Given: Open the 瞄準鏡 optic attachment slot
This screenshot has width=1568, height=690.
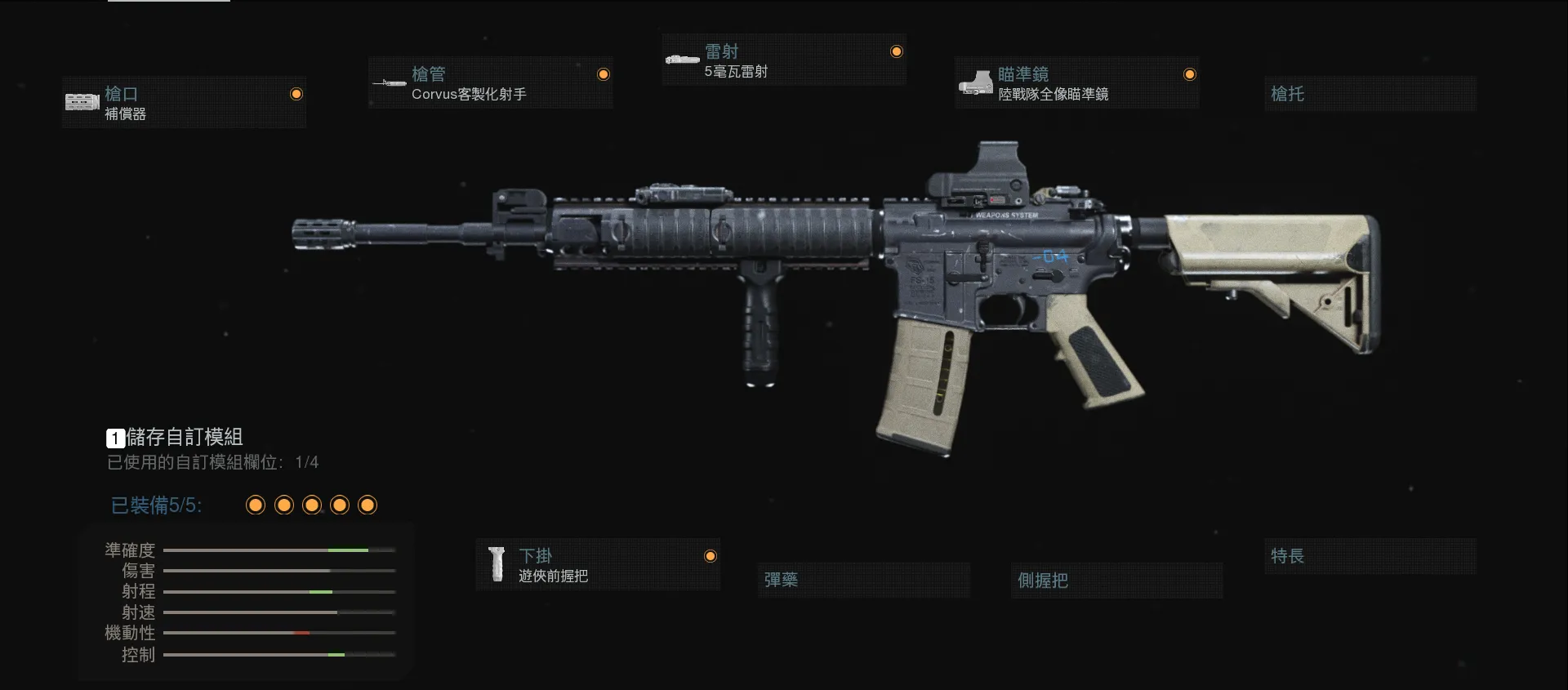Looking at the screenshot, I should tap(1076, 83).
